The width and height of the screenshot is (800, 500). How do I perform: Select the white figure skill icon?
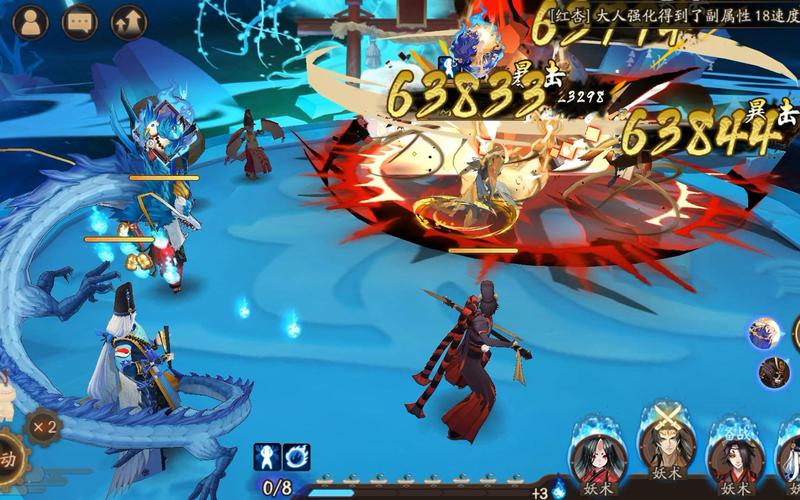coord(266,457)
